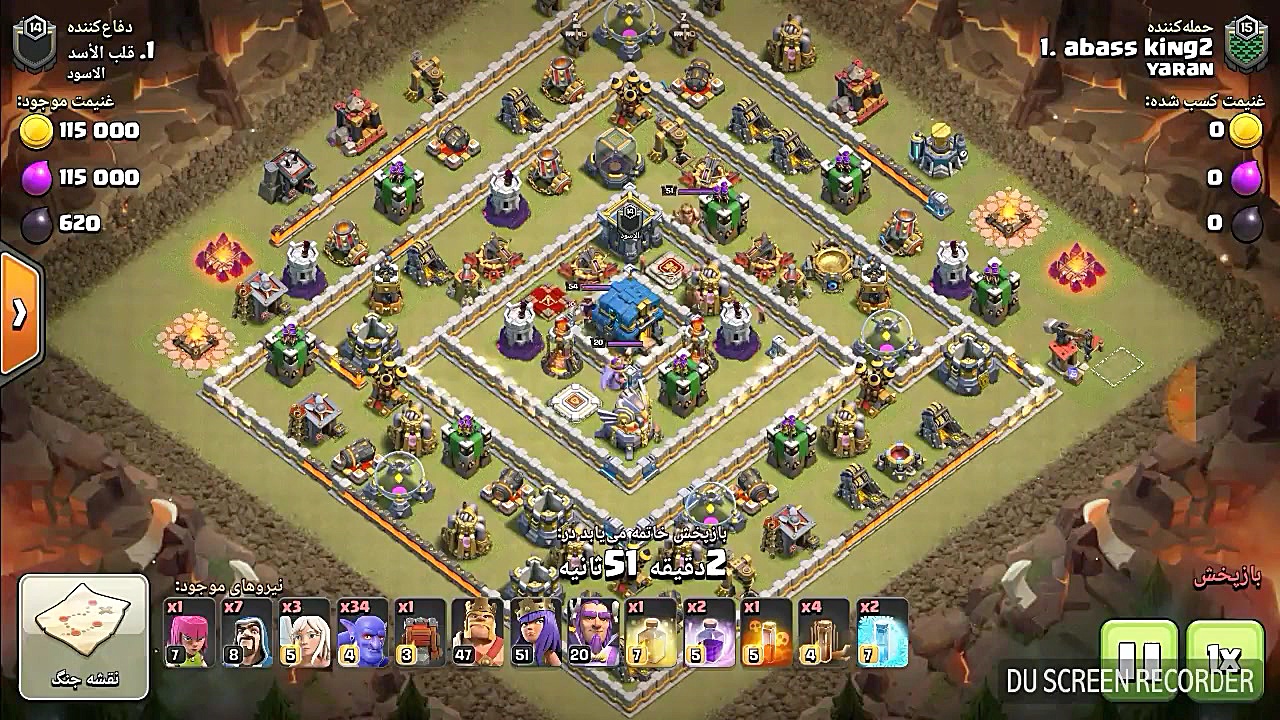Viewport: 1280px width, 720px height.
Task: Choose the icy blue Freeze spell slot
Action: [882, 633]
